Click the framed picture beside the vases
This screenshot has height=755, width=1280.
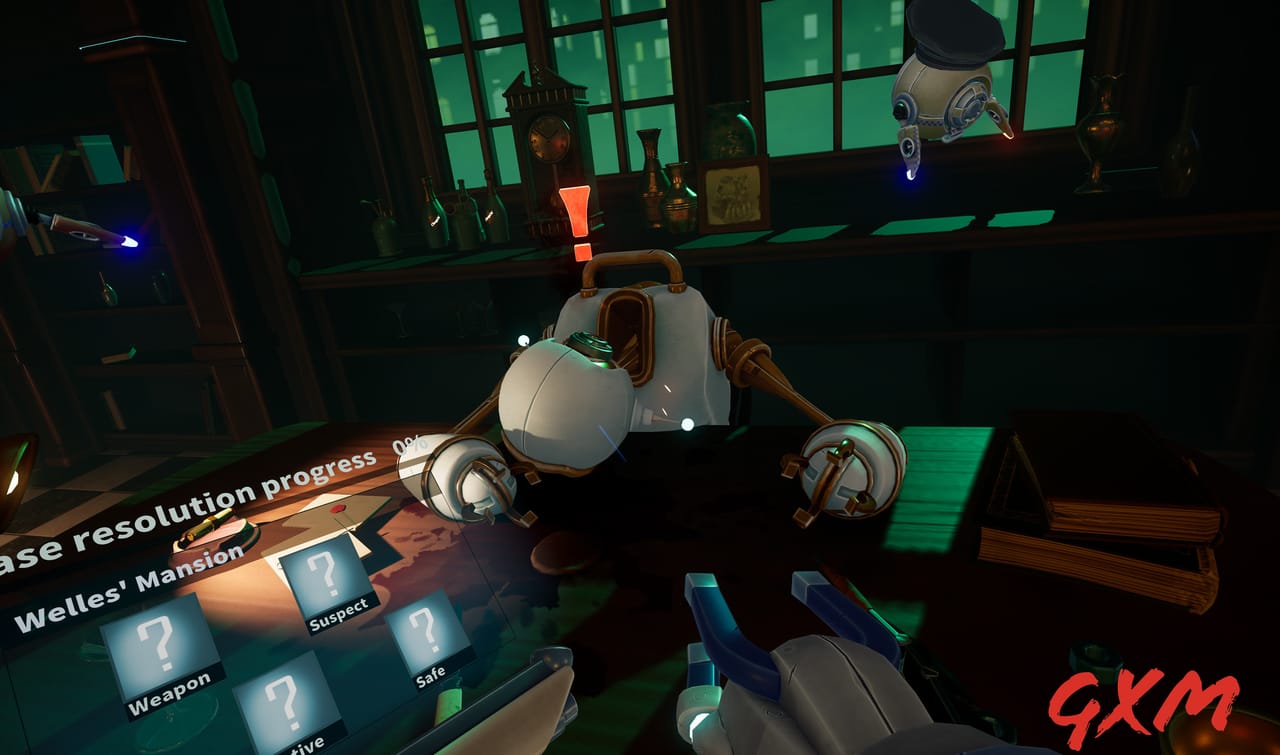733,190
